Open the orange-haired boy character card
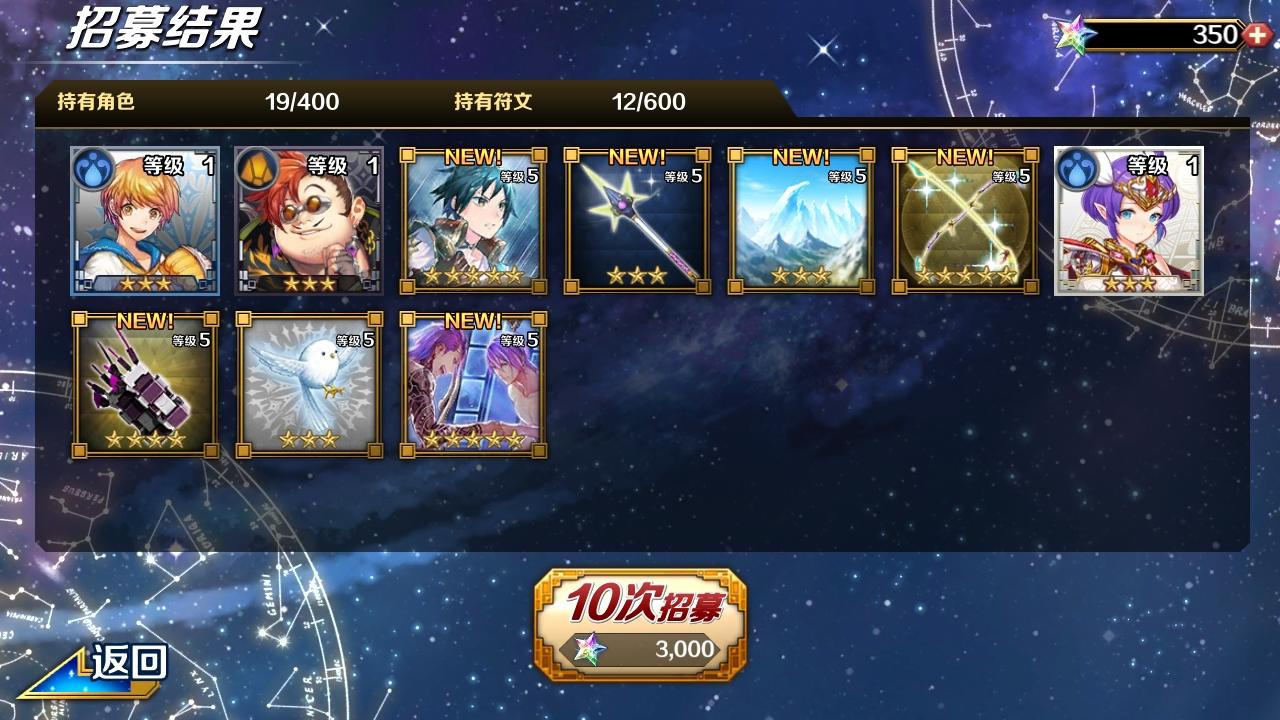The image size is (1280, 720). pos(143,222)
